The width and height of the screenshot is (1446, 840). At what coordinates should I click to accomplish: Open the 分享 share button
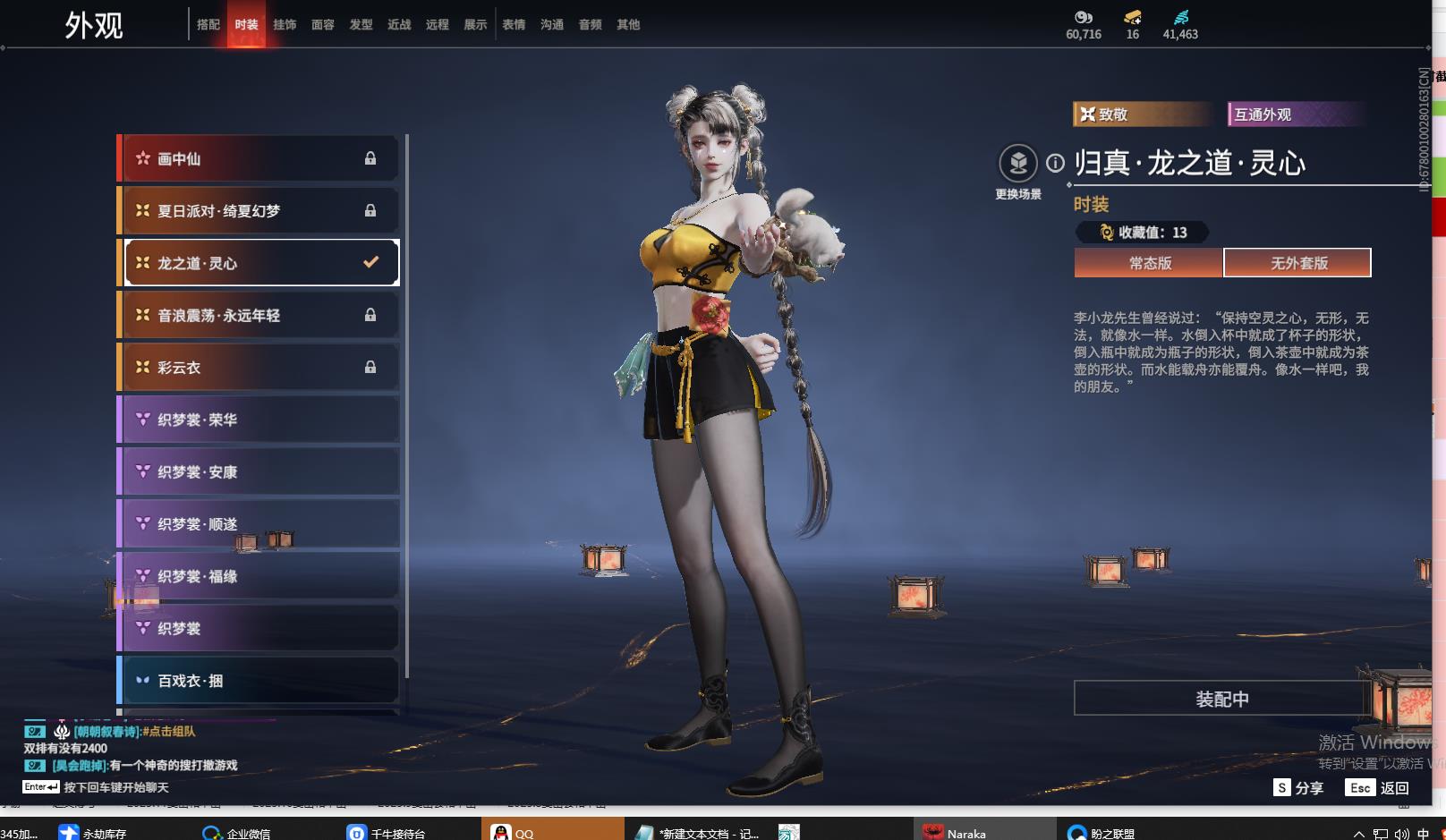tap(1299, 788)
